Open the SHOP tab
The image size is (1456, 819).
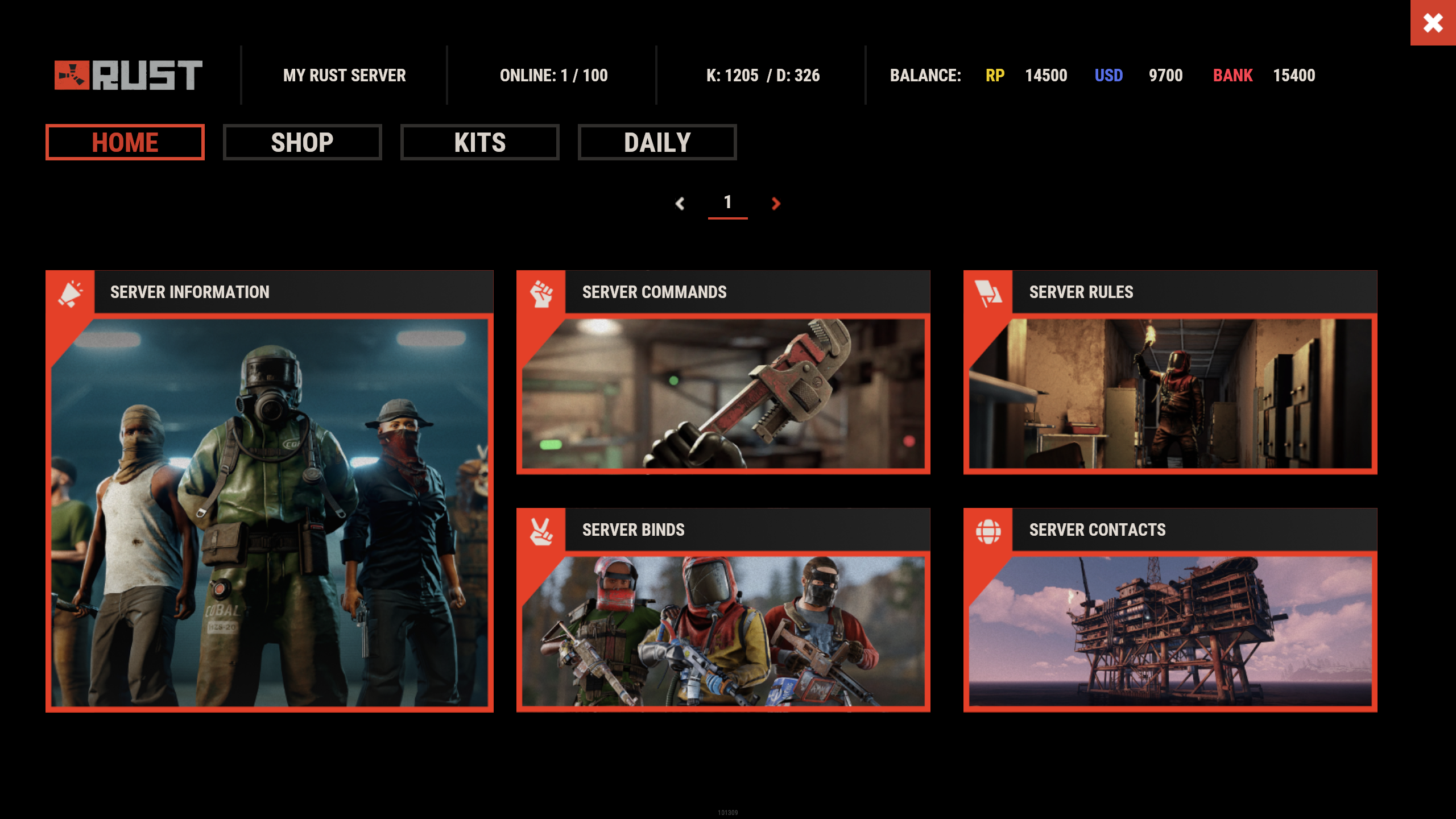[x=303, y=142]
